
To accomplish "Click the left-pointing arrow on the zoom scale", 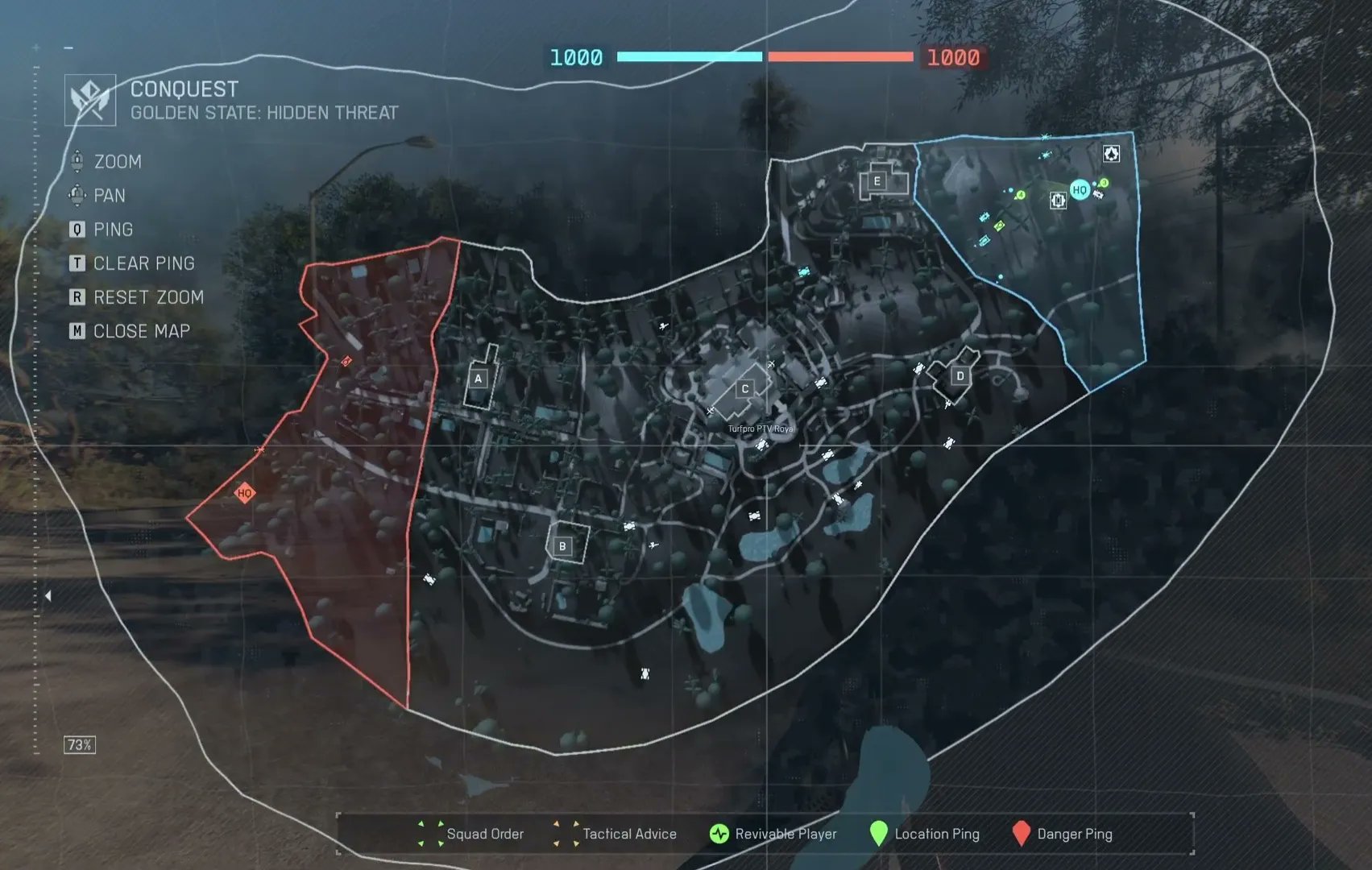I will [48, 595].
